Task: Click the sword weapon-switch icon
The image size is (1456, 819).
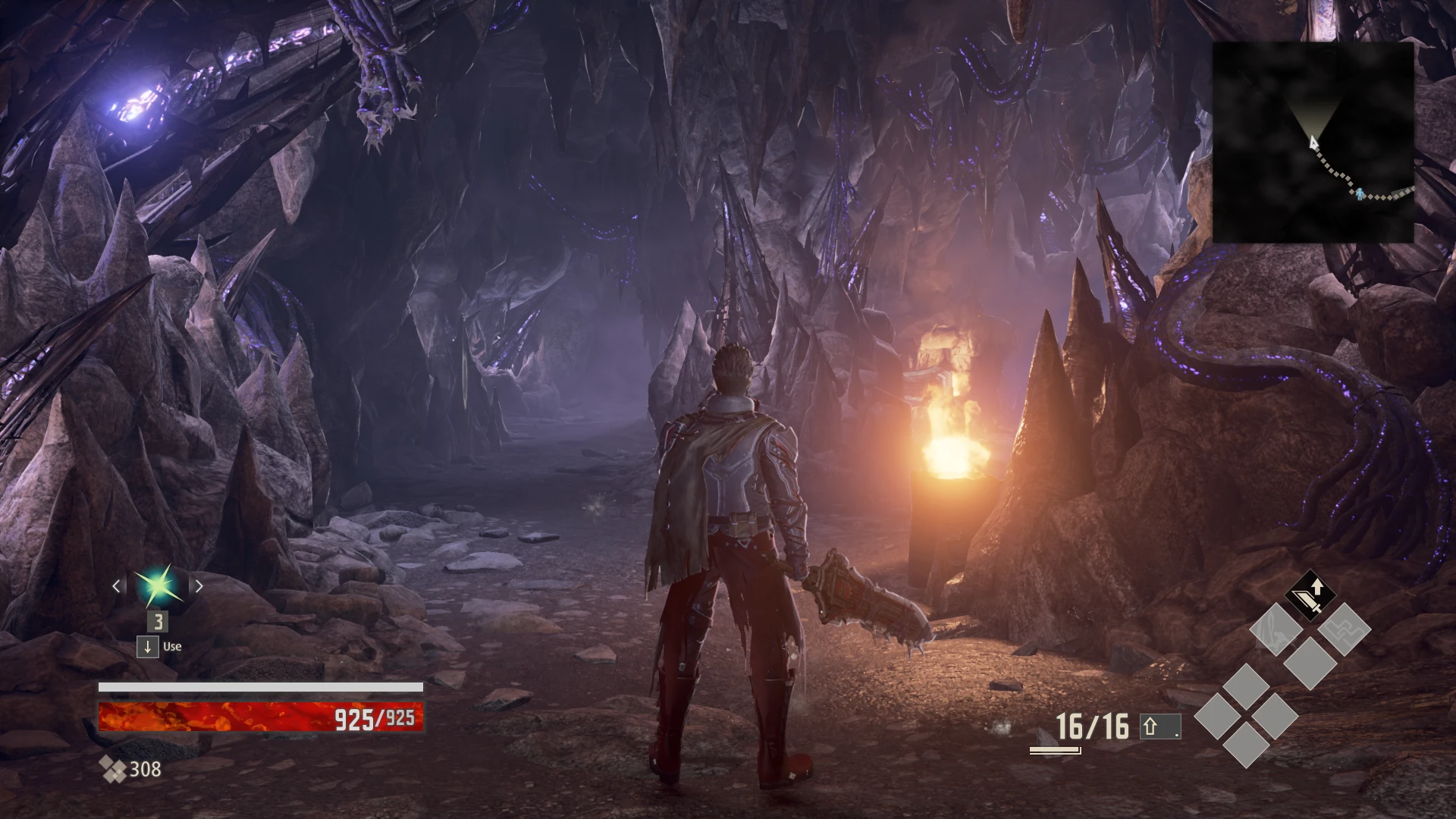Action: click(1310, 595)
